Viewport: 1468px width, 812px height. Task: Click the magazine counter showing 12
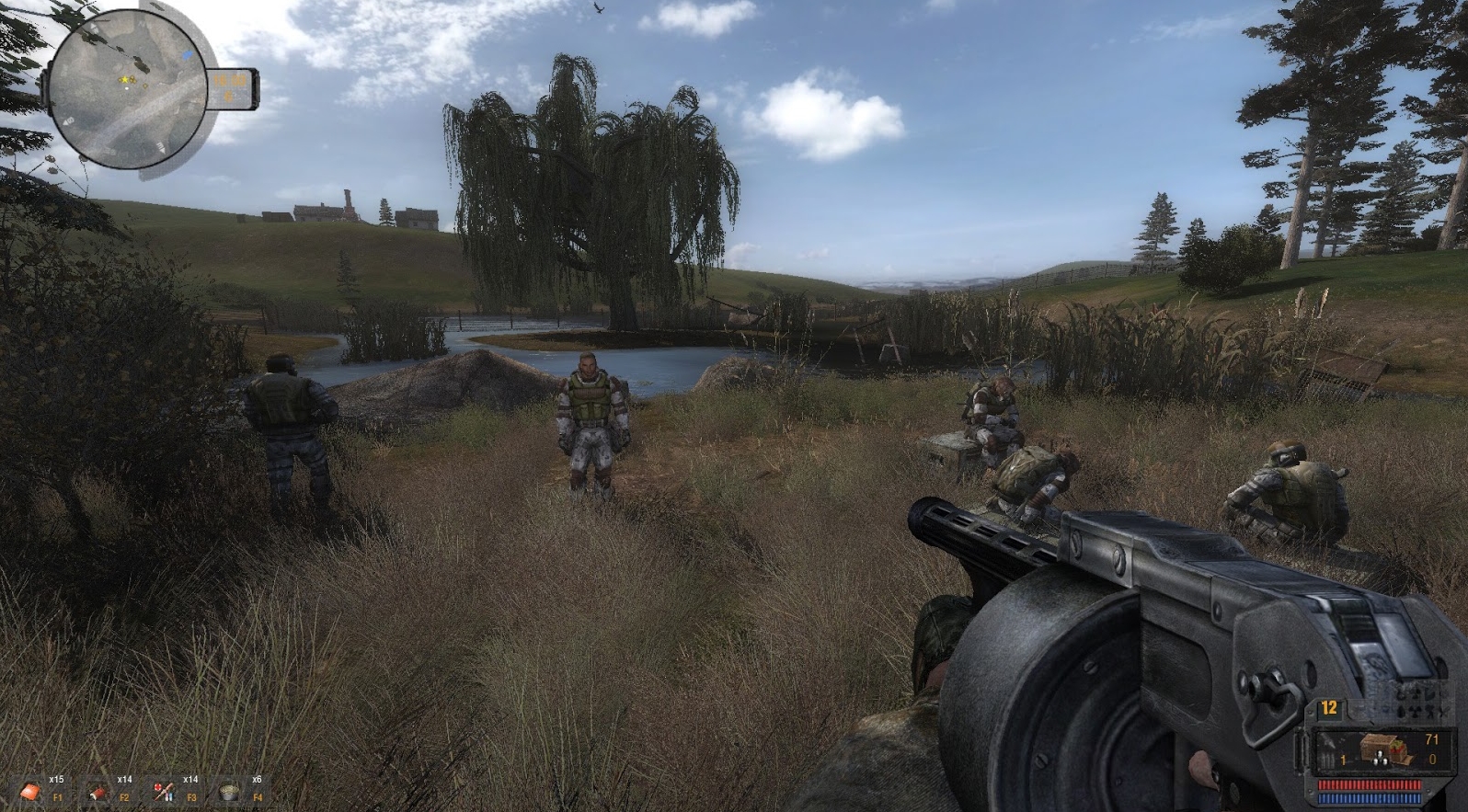pos(1329,708)
